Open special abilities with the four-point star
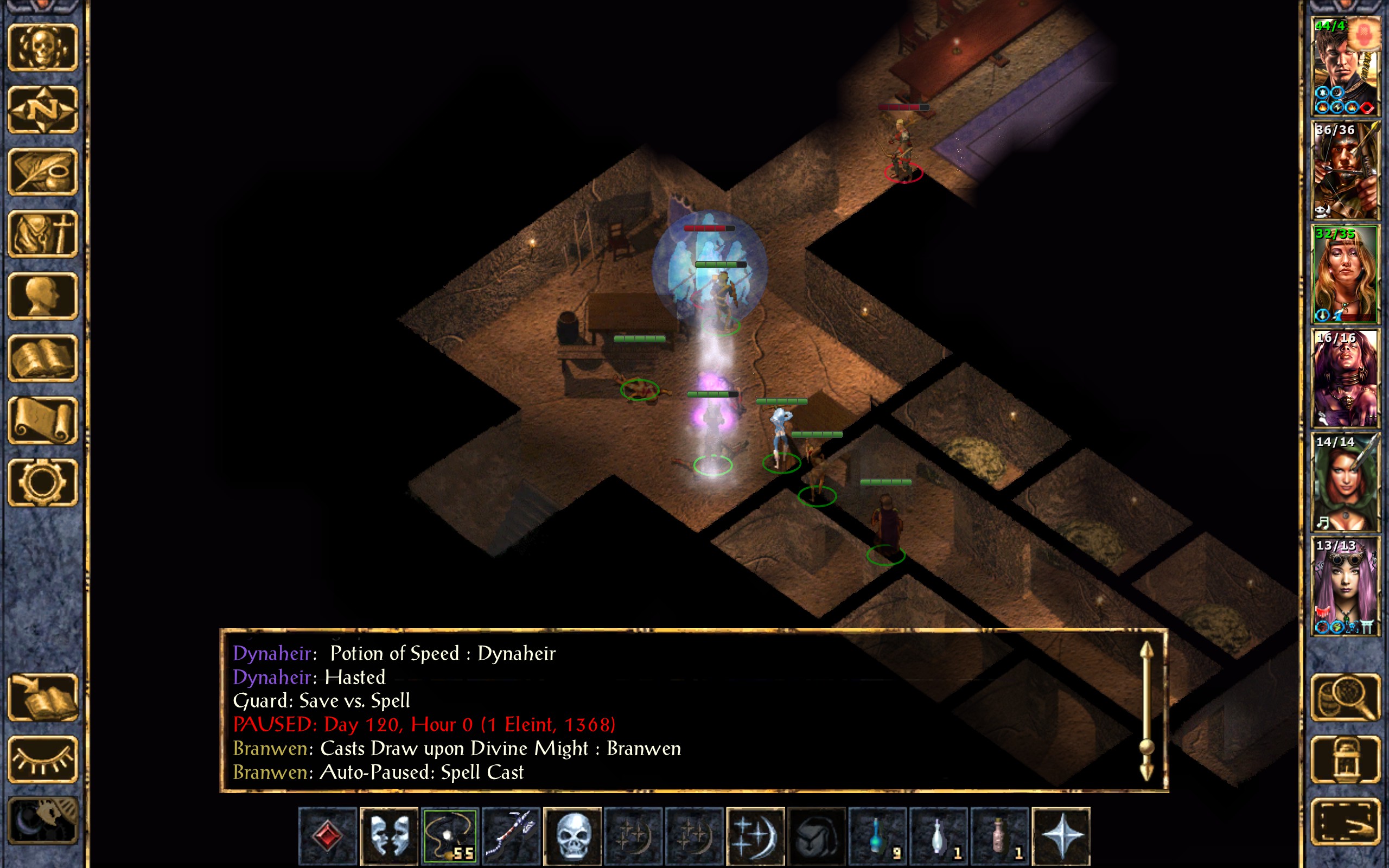Image resolution: width=1389 pixels, height=868 pixels. (x=1061, y=836)
